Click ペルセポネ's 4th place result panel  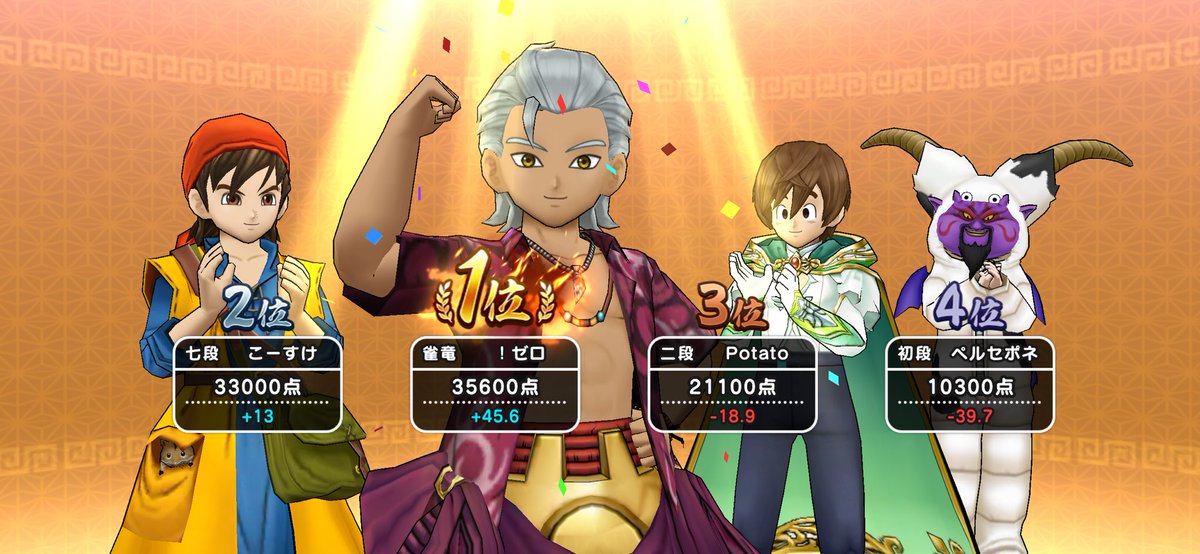(968, 384)
